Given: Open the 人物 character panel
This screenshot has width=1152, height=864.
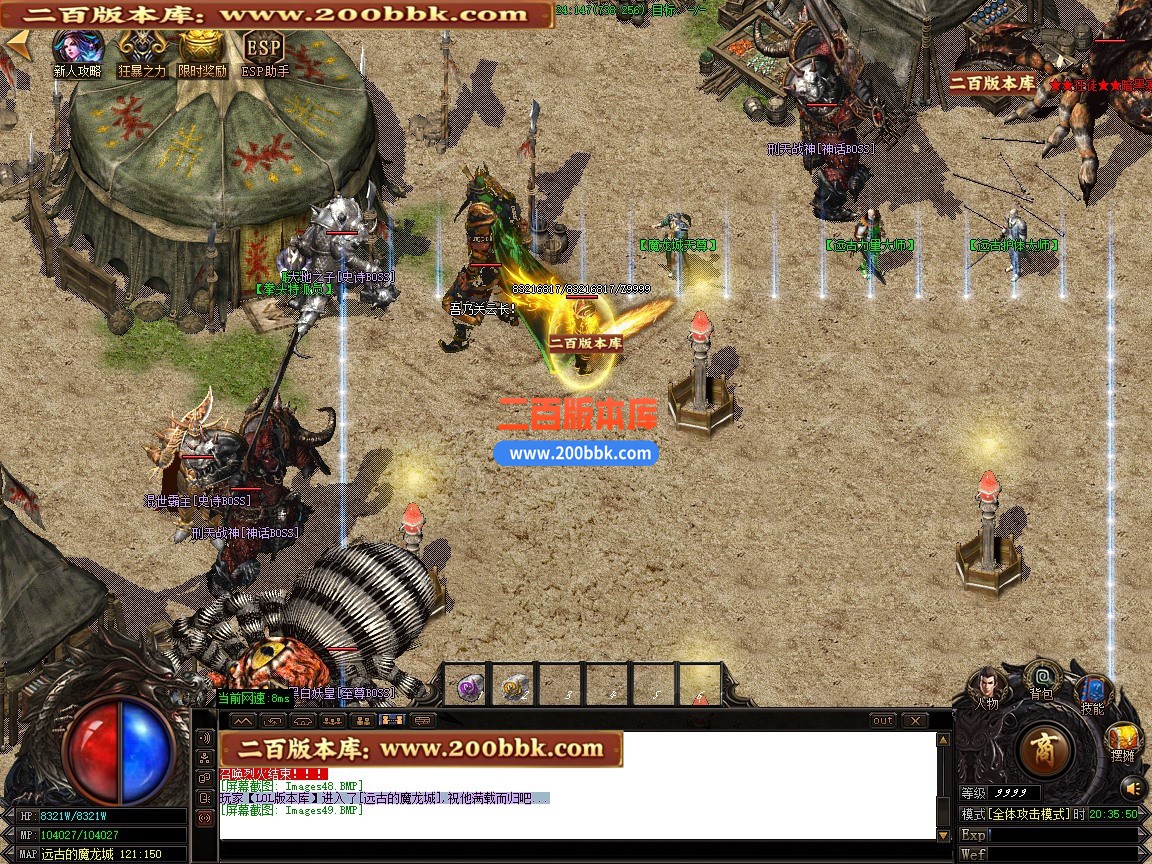Looking at the screenshot, I should (987, 686).
